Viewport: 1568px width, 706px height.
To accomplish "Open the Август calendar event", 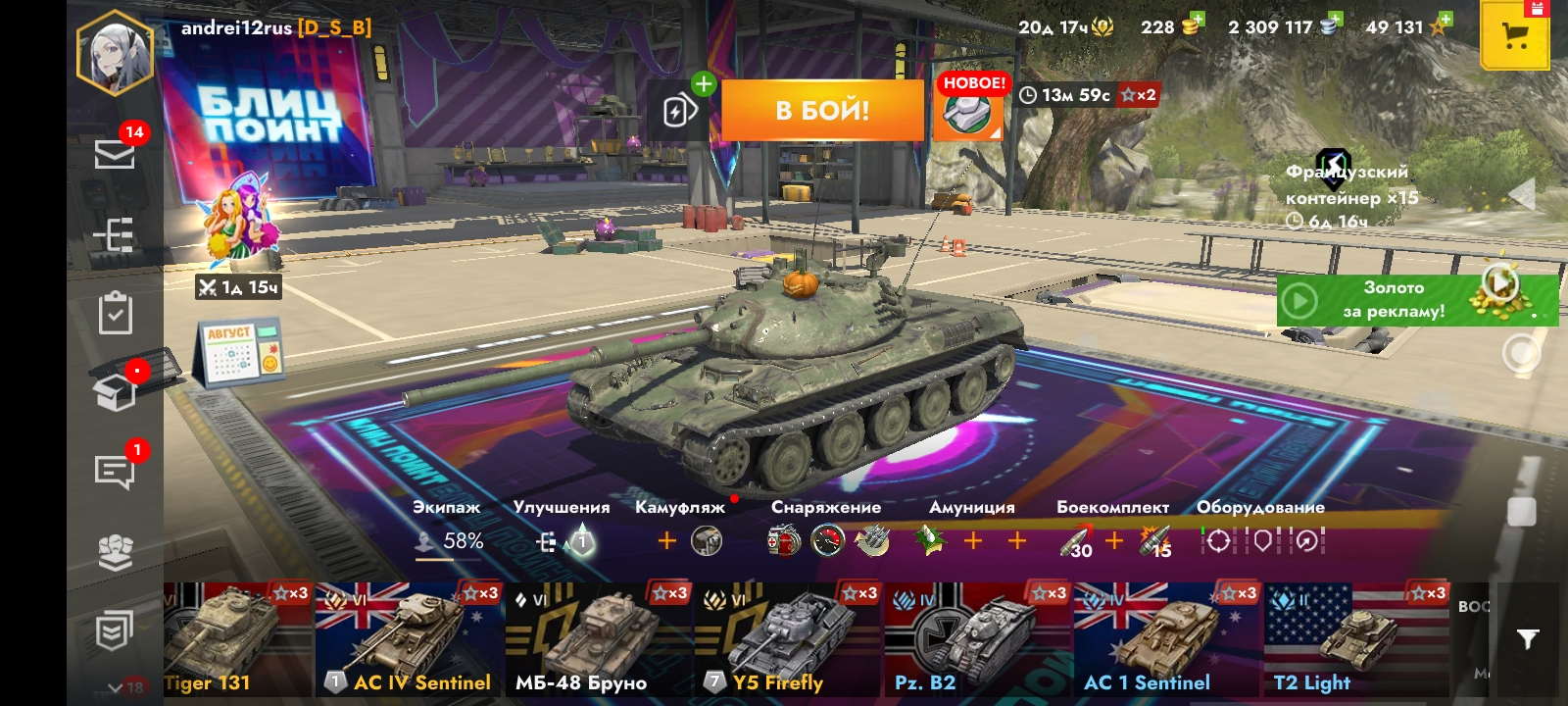I will coord(240,353).
